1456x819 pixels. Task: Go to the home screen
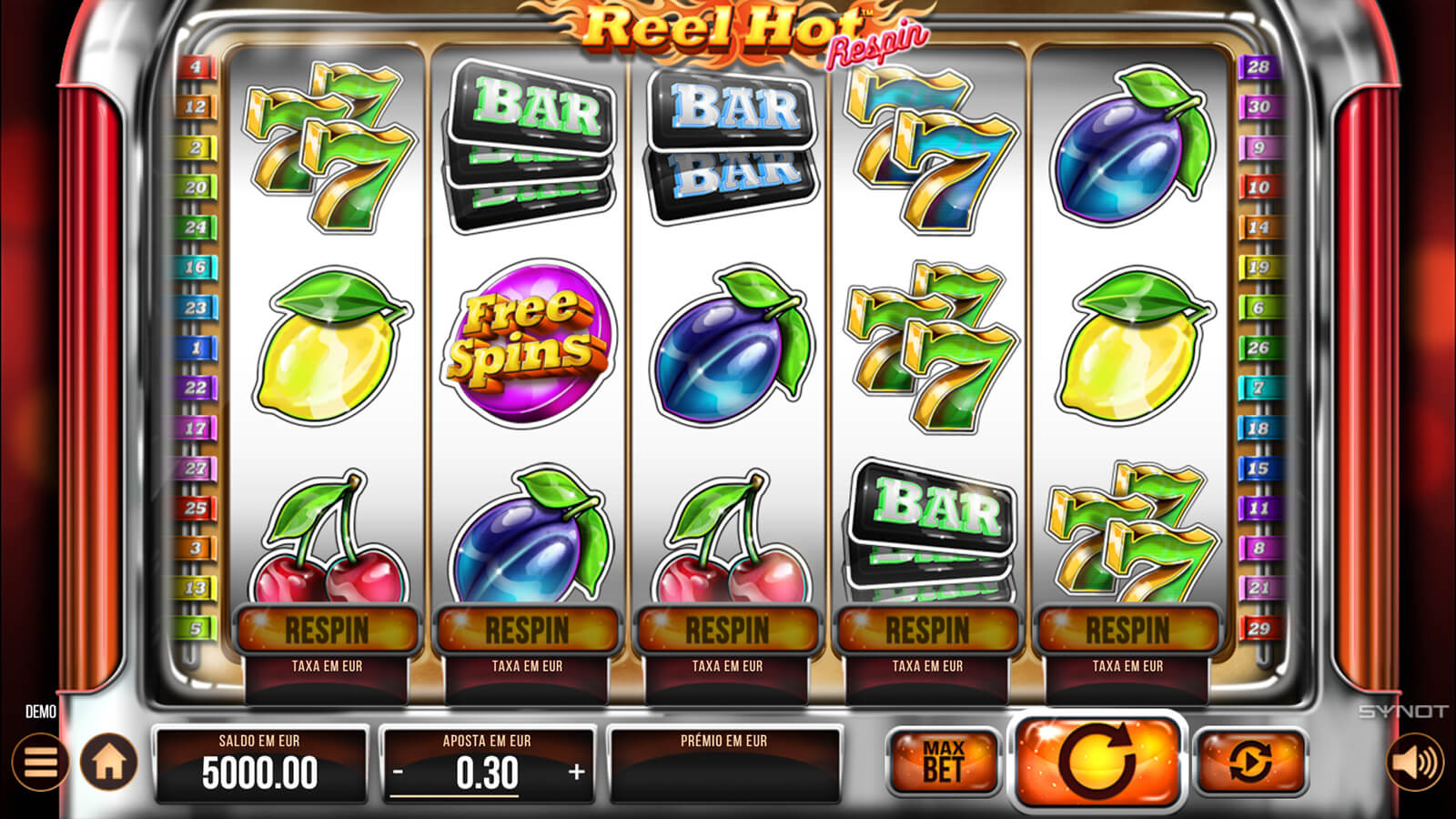coord(109,762)
